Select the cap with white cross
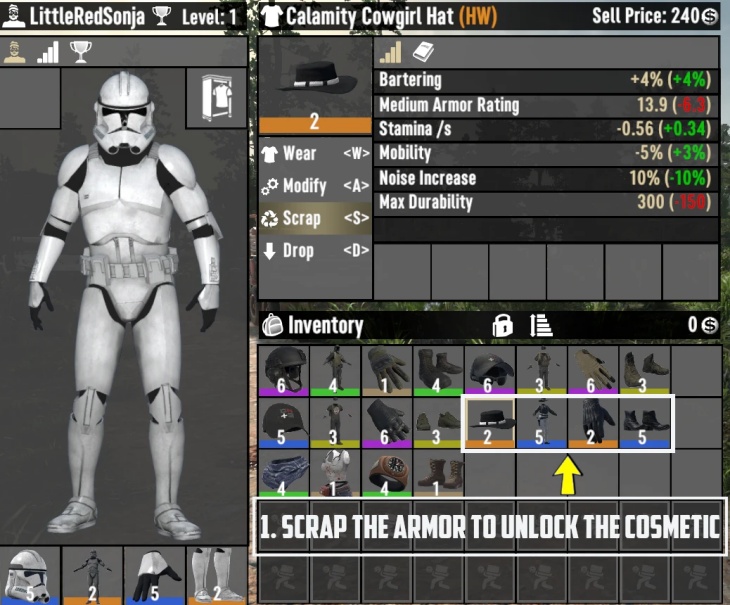This screenshot has height=605, width=730. 284,422
